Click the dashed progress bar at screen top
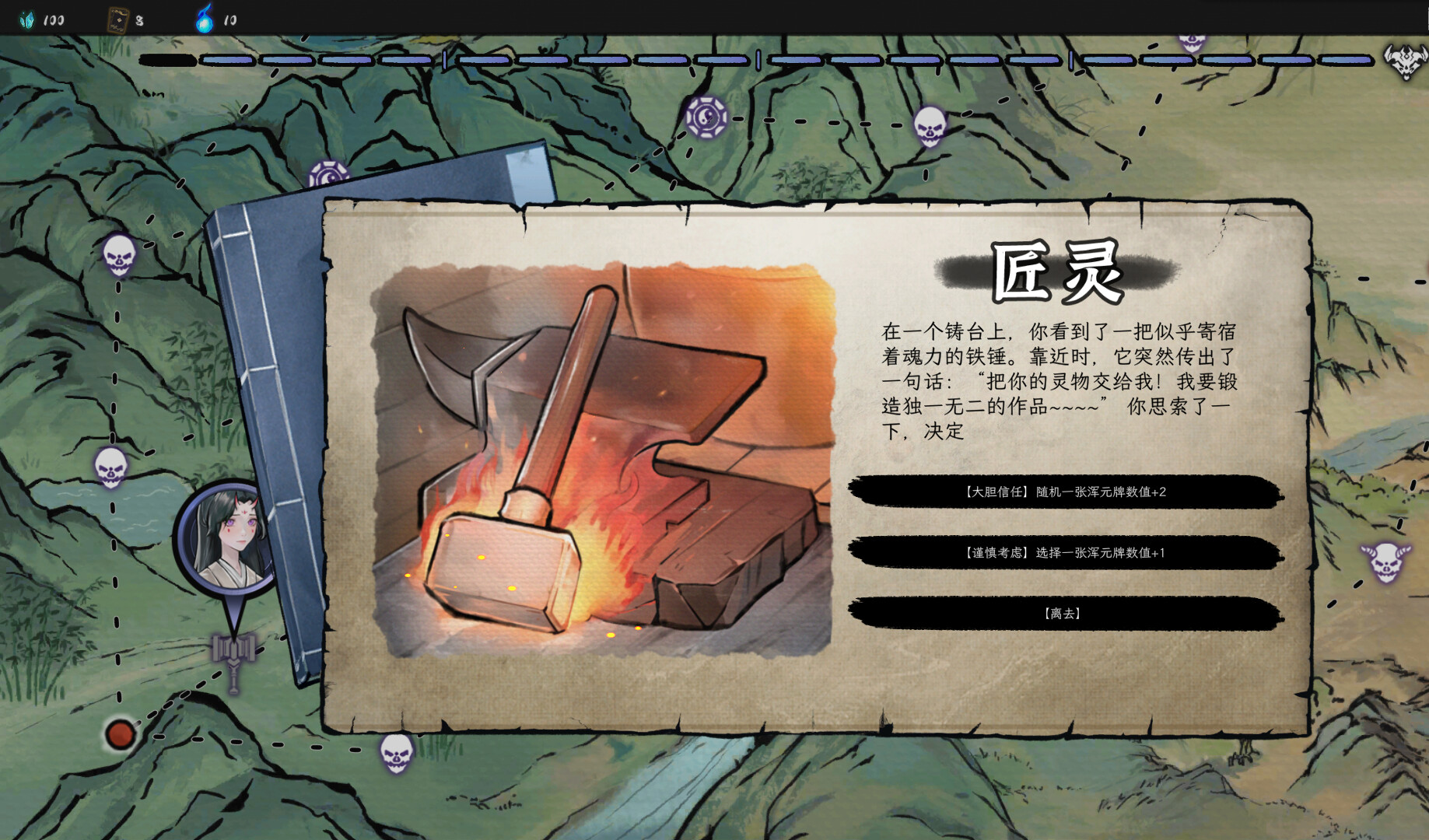The height and width of the screenshot is (840, 1429). (700, 58)
